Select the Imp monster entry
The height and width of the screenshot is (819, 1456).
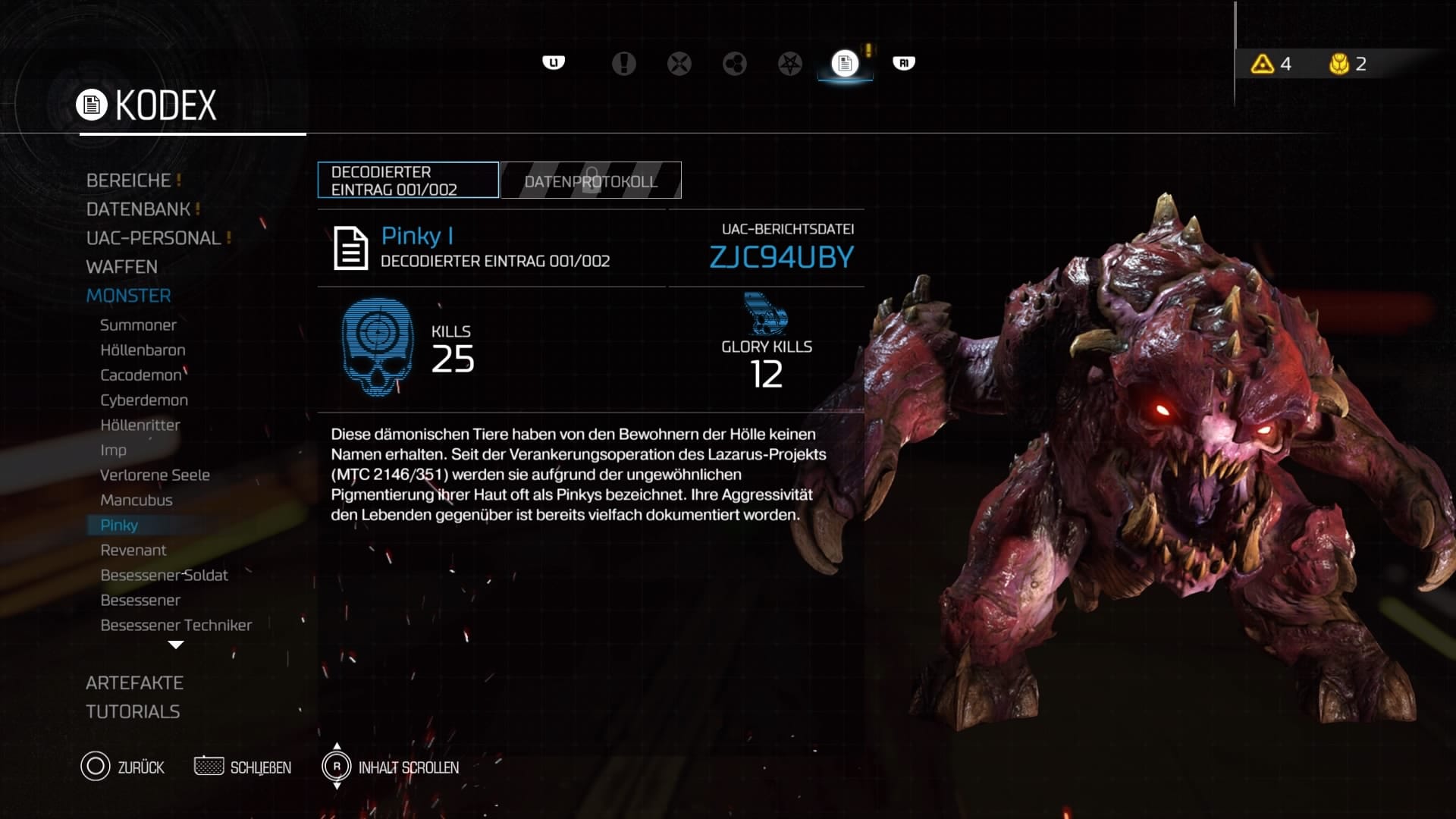click(x=114, y=450)
